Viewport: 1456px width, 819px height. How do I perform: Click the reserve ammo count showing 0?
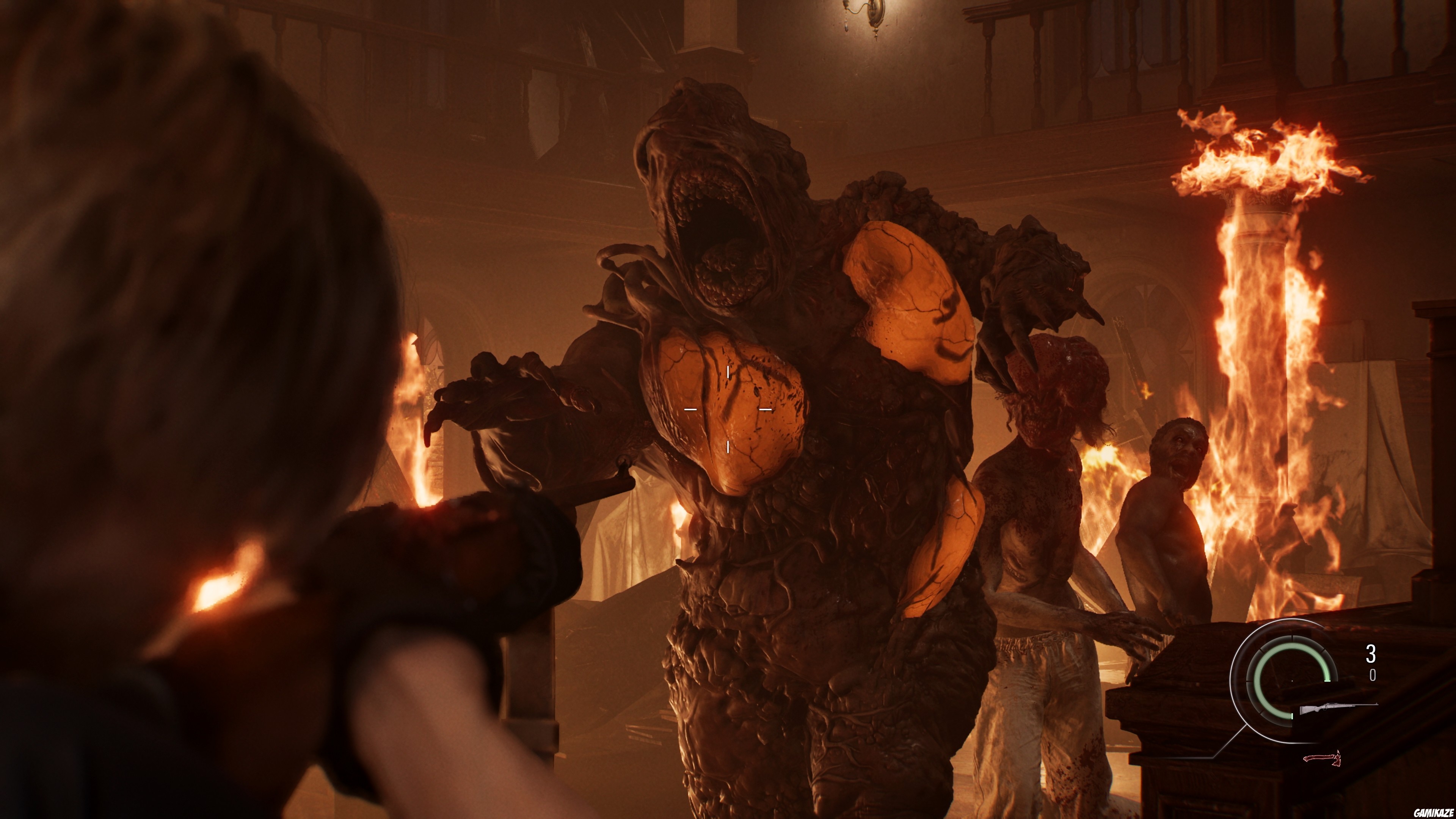pyautogui.click(x=1373, y=675)
